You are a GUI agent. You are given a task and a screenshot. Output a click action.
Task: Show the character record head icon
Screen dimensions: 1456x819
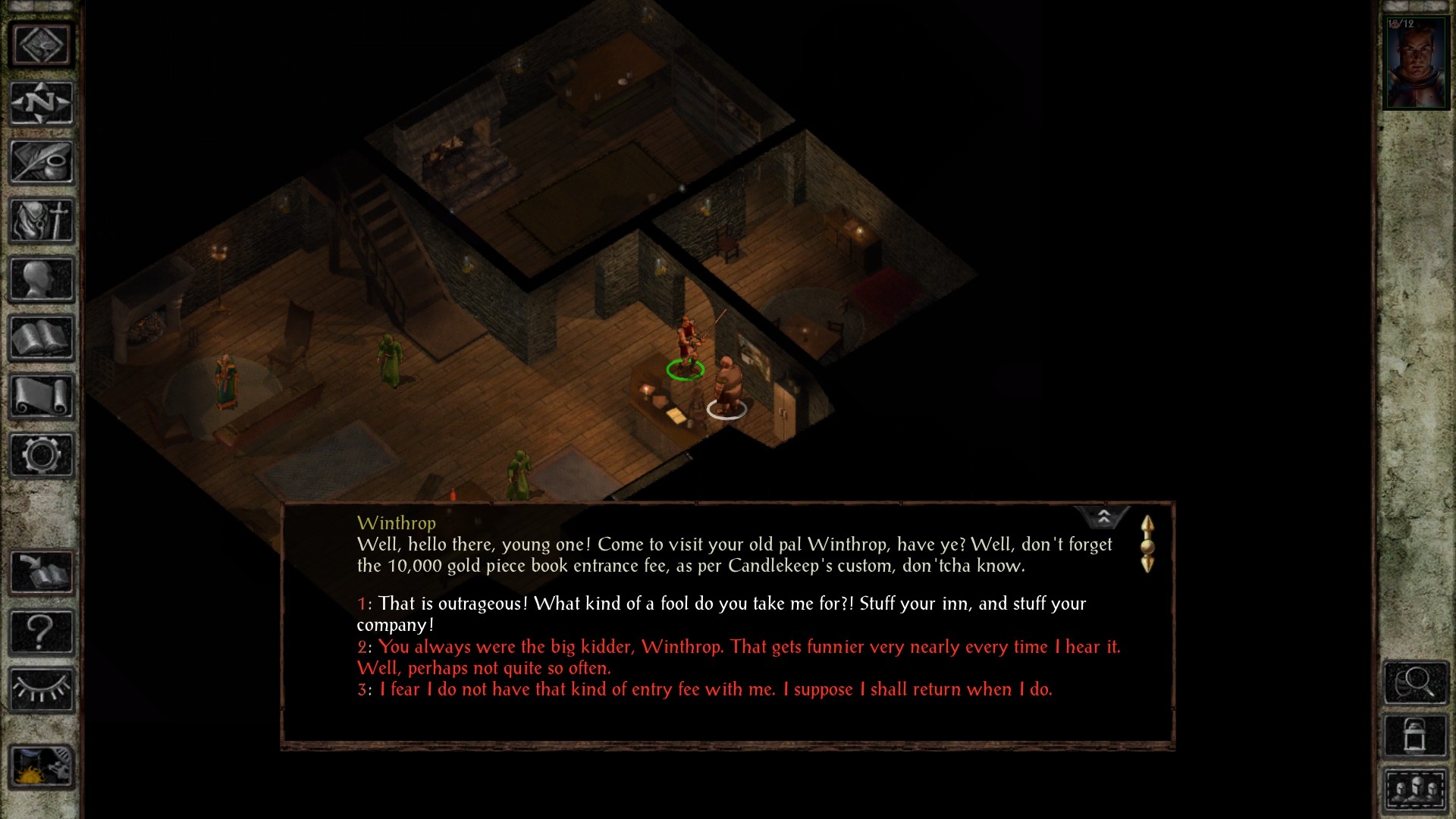(41, 279)
